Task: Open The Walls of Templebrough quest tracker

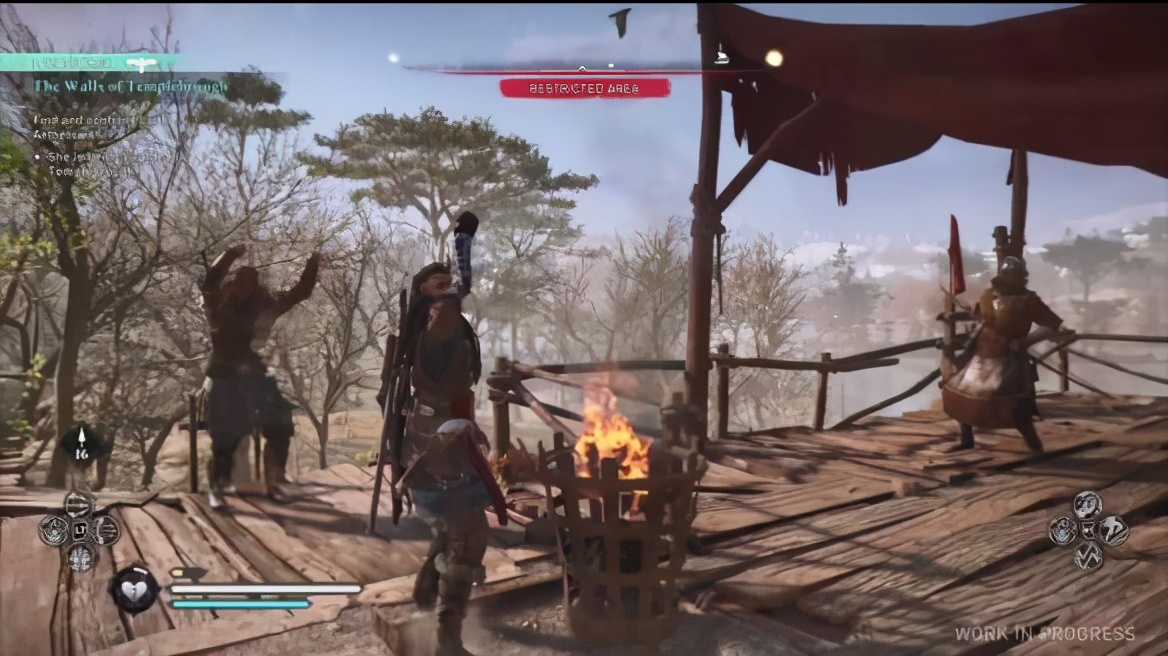Action: [x=130, y=86]
